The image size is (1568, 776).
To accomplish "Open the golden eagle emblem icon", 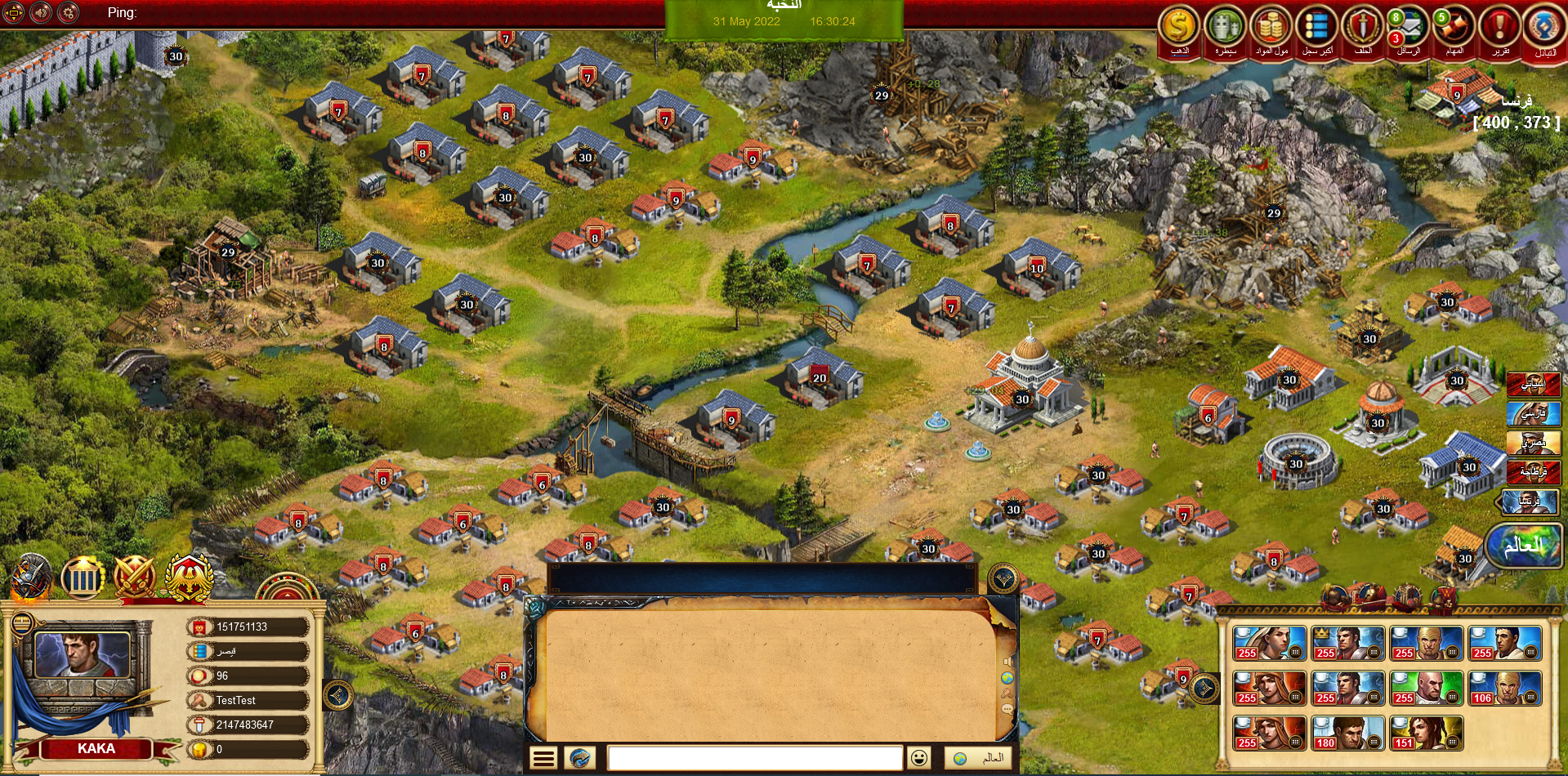I will 190,577.
